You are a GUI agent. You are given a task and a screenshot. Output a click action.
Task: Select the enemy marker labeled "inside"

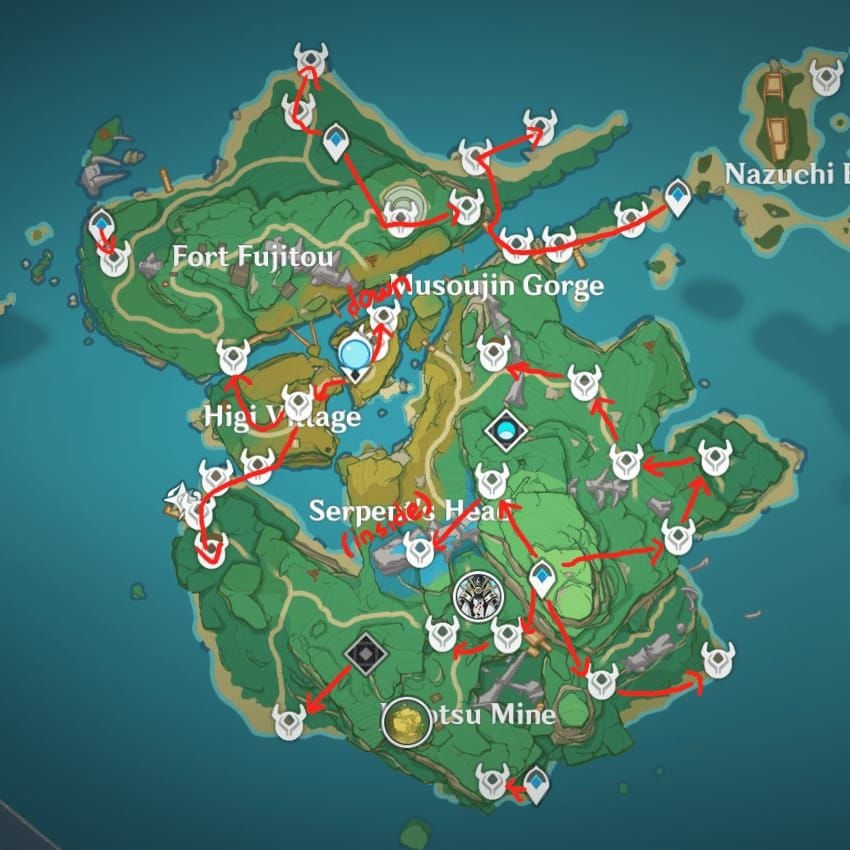click(420, 547)
